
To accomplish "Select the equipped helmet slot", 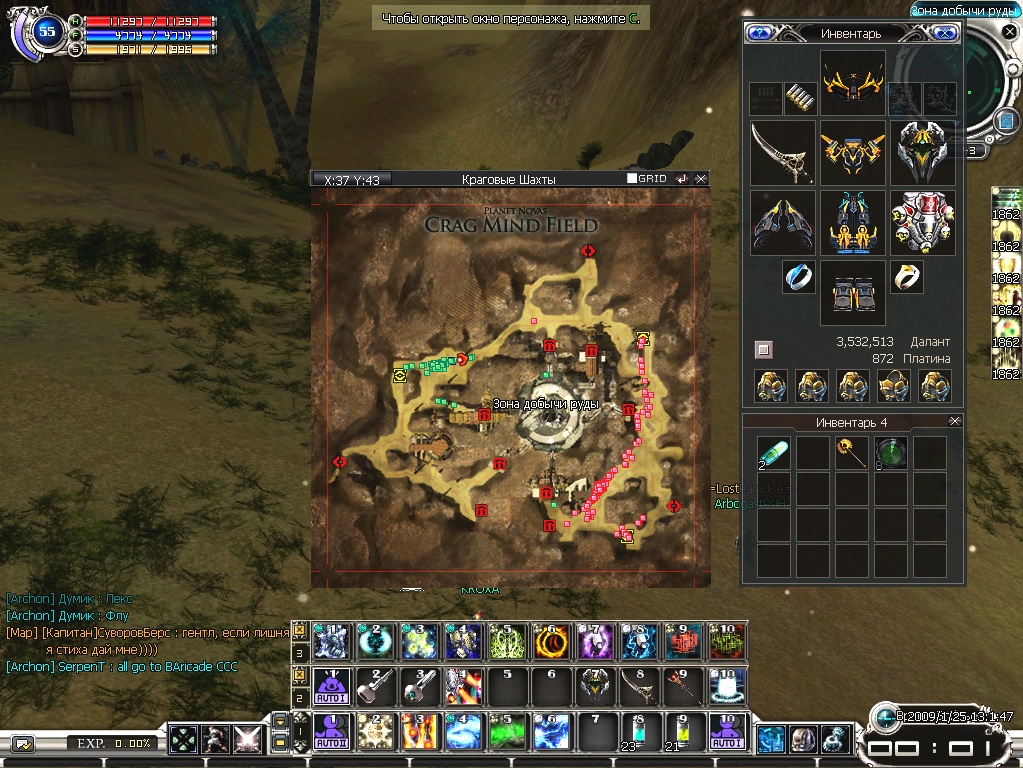I will pyautogui.click(x=852, y=82).
